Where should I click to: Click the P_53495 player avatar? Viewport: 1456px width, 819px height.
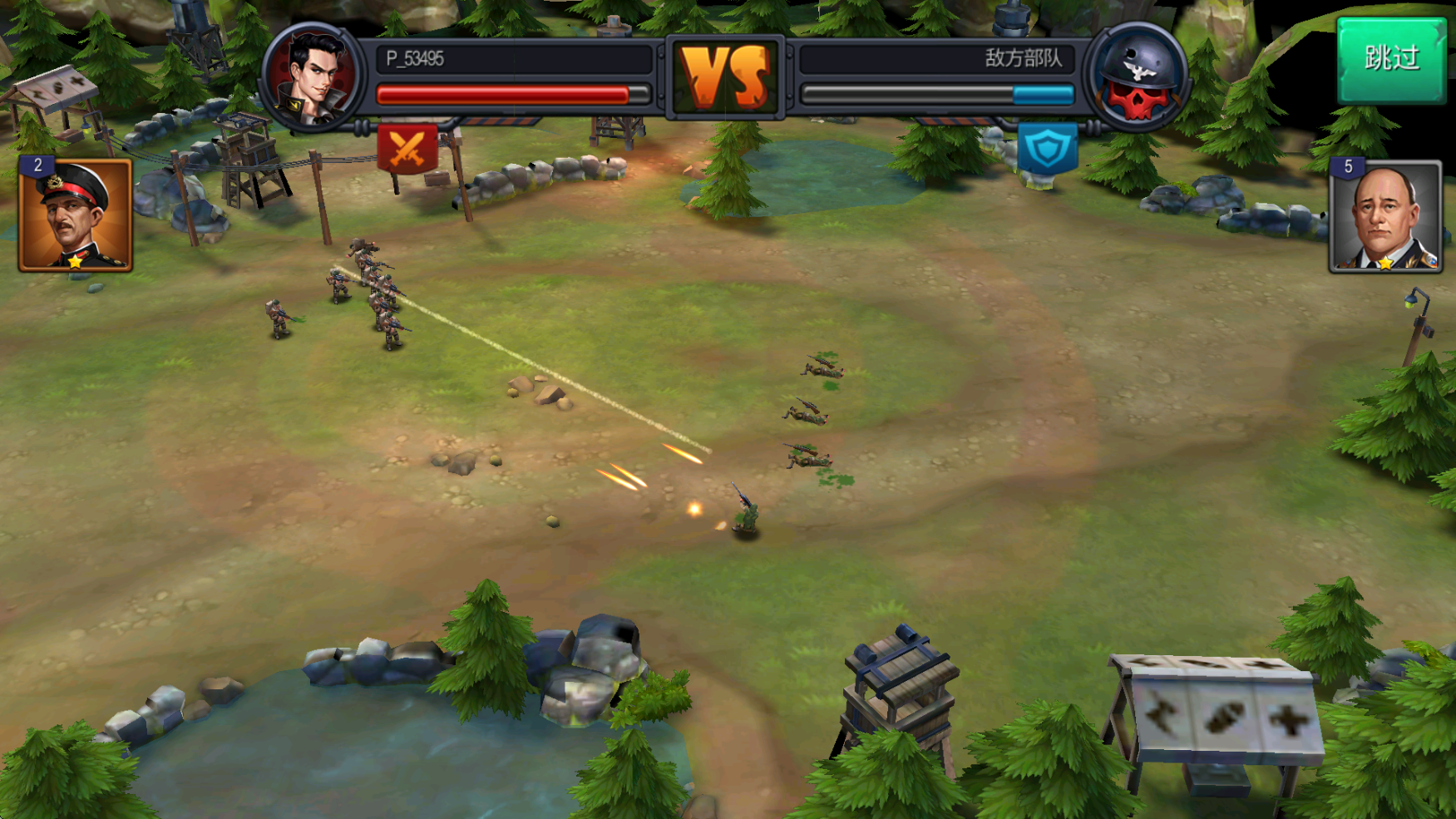click(x=312, y=77)
